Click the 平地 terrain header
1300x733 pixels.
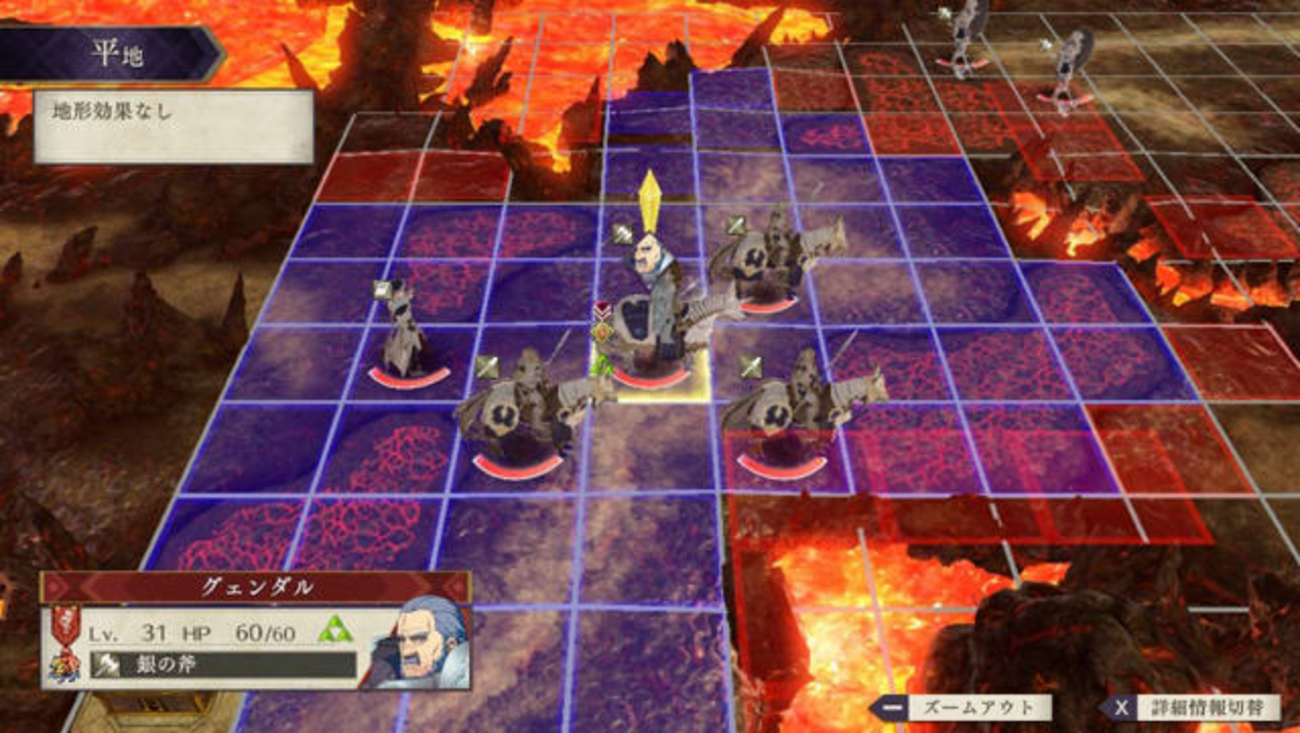click(117, 53)
